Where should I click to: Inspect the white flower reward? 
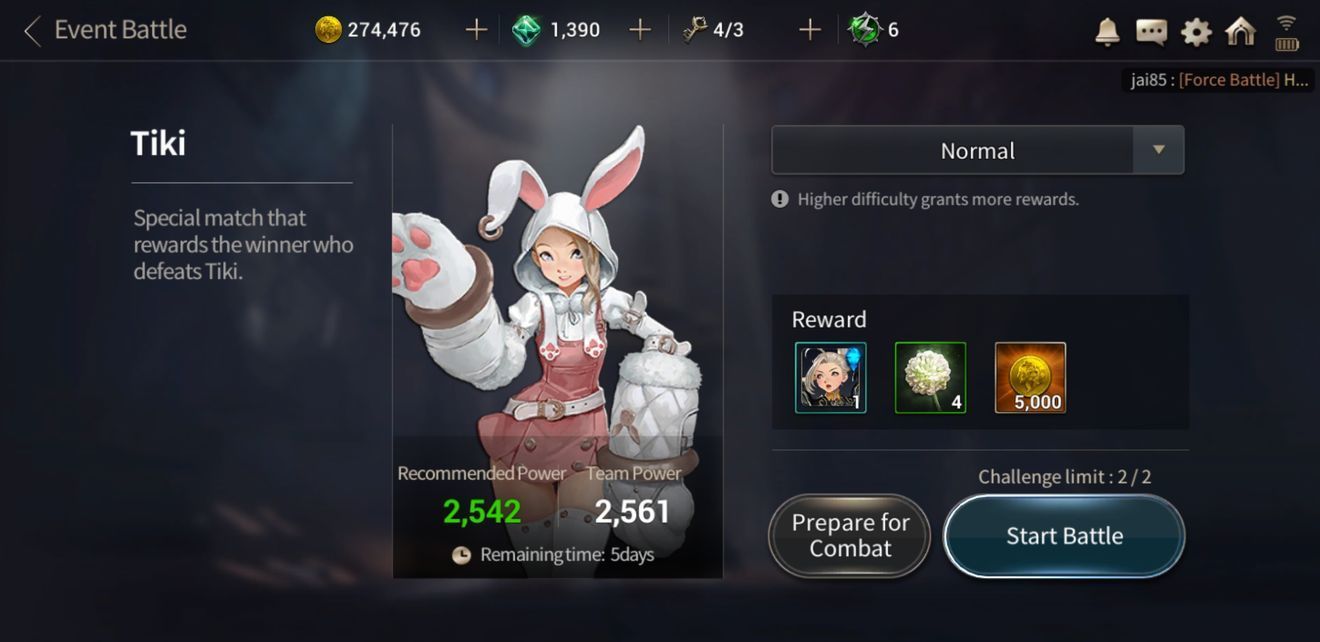930,378
